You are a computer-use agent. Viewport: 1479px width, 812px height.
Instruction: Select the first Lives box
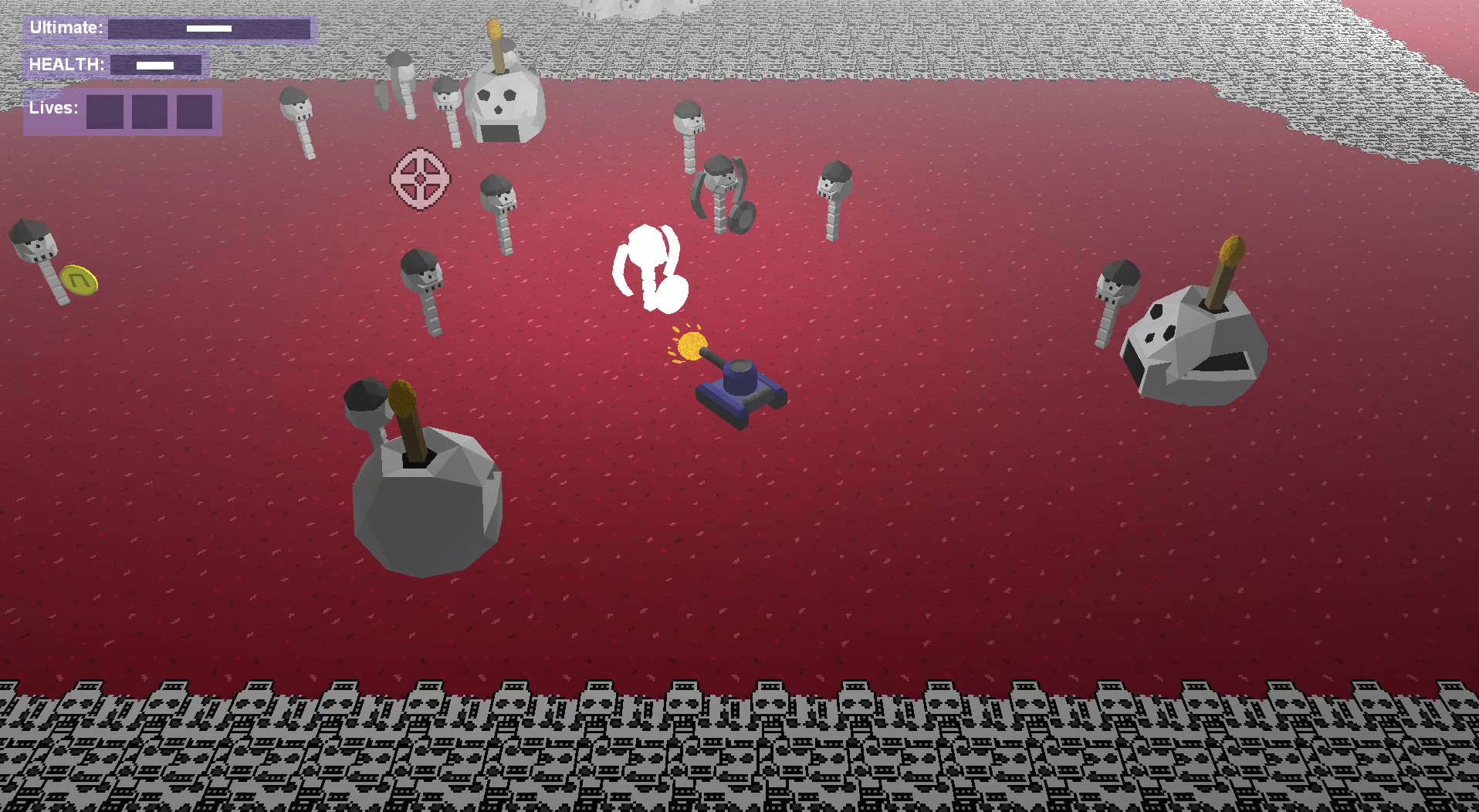point(104,112)
